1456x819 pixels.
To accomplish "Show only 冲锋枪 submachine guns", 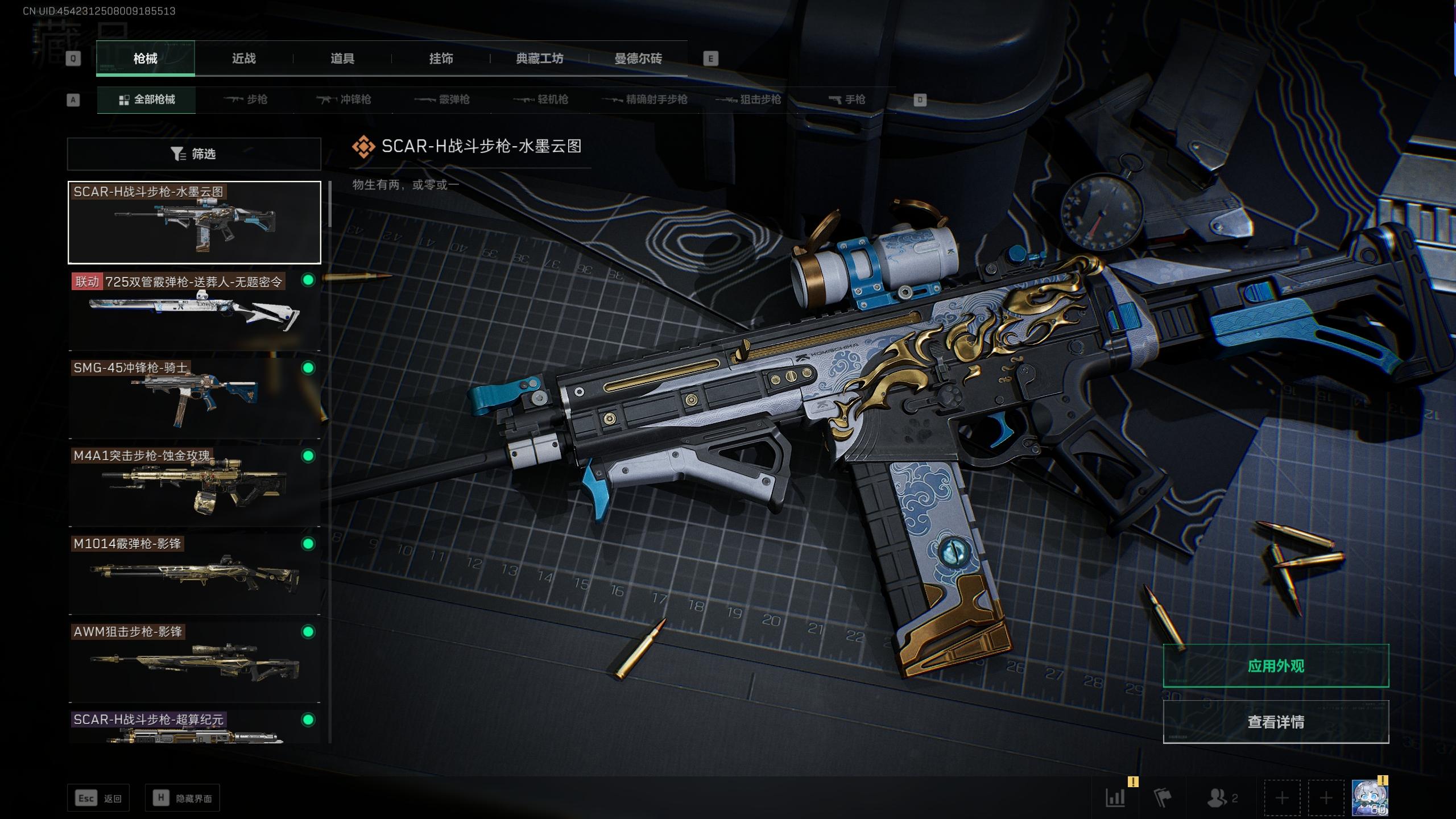I will point(344,100).
